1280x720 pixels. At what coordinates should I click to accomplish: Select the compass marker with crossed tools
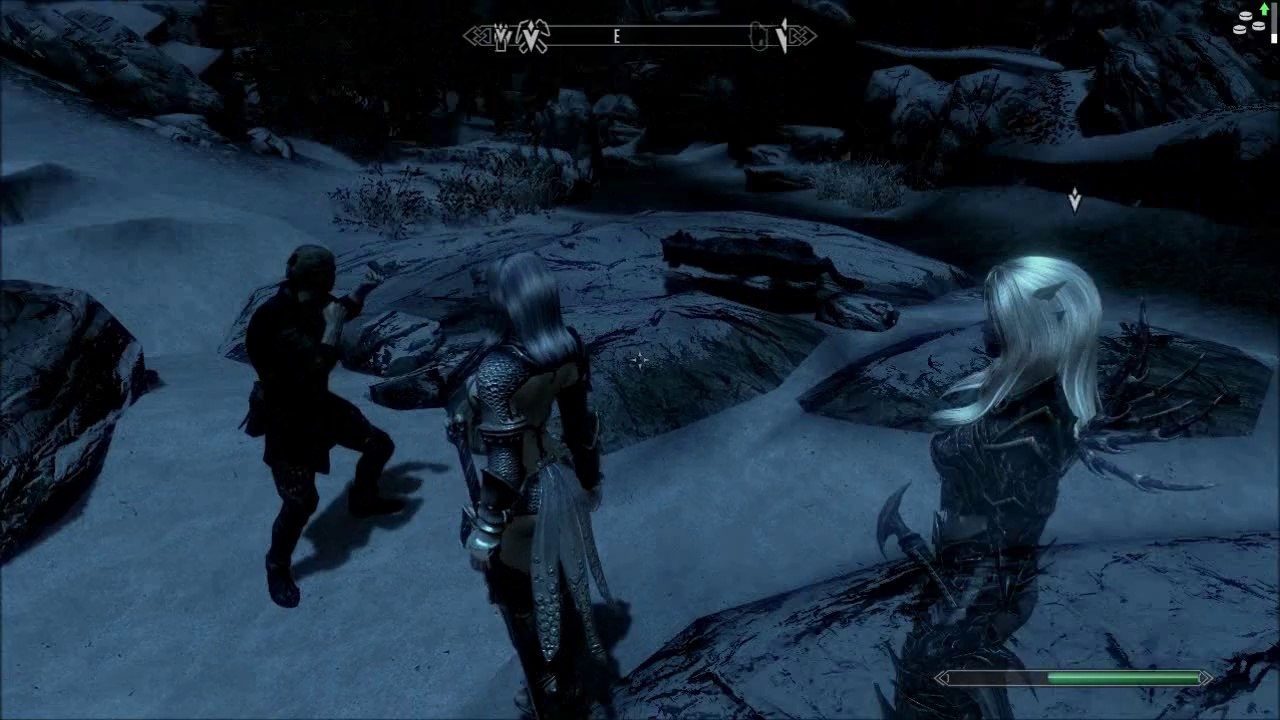(x=533, y=38)
